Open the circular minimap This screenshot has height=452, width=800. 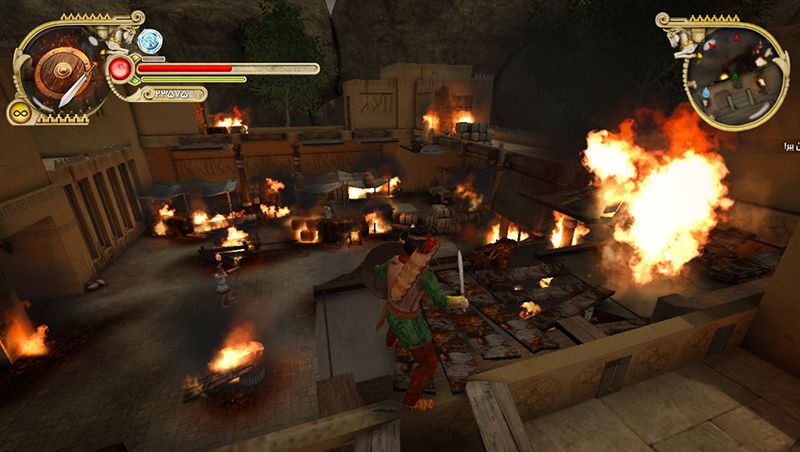click(737, 76)
